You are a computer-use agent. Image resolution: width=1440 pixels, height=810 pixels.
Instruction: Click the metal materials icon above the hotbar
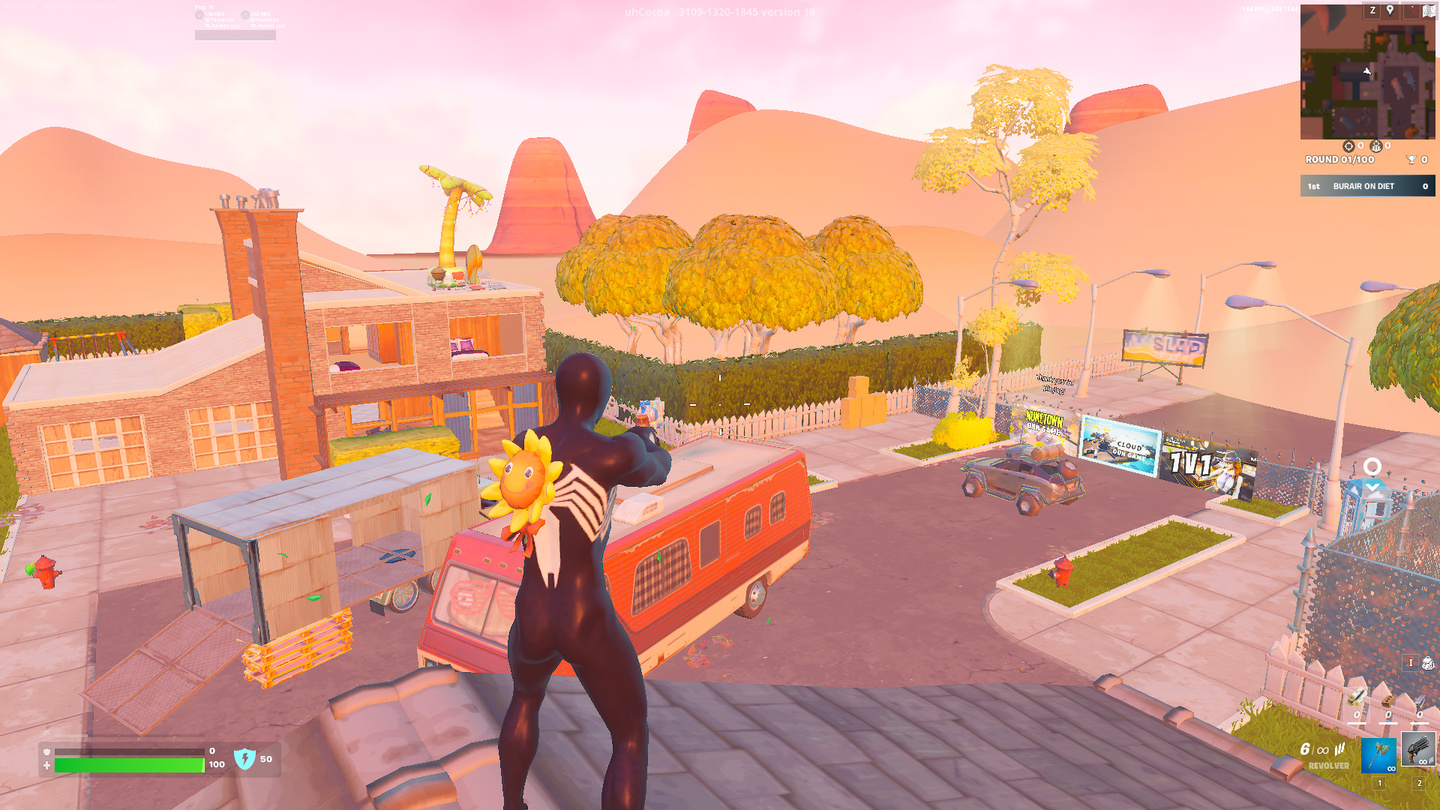coord(1420,701)
